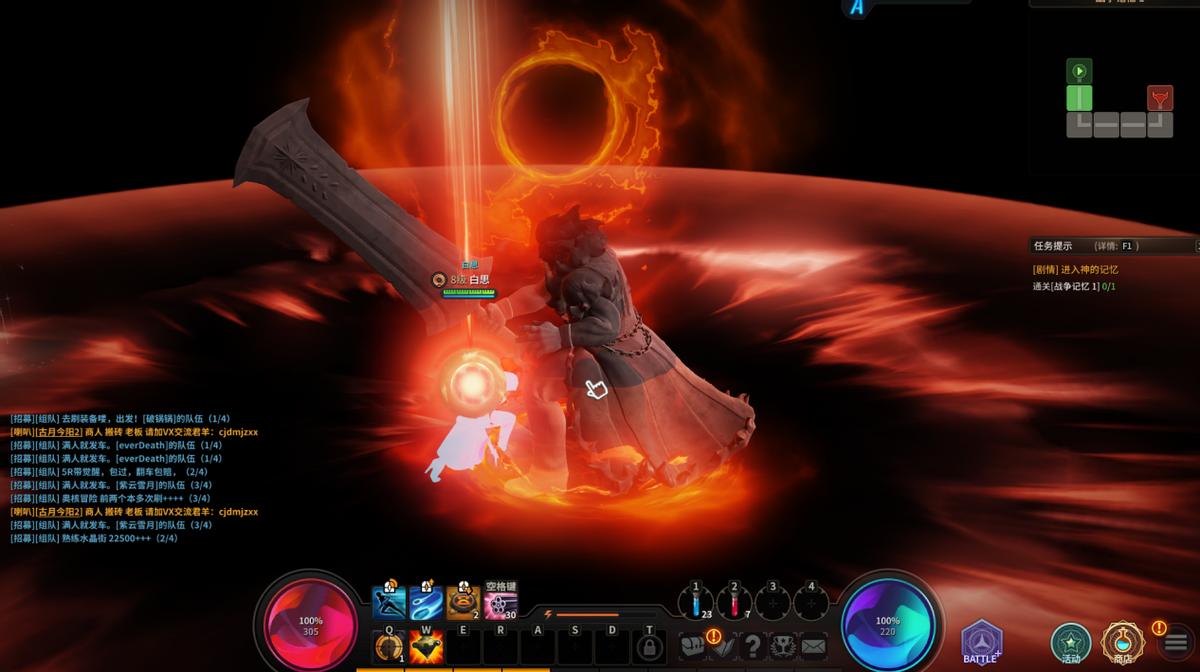Click the boss room on the dungeon minimap
Screen dimensions: 1200x672
click(x=1160, y=98)
